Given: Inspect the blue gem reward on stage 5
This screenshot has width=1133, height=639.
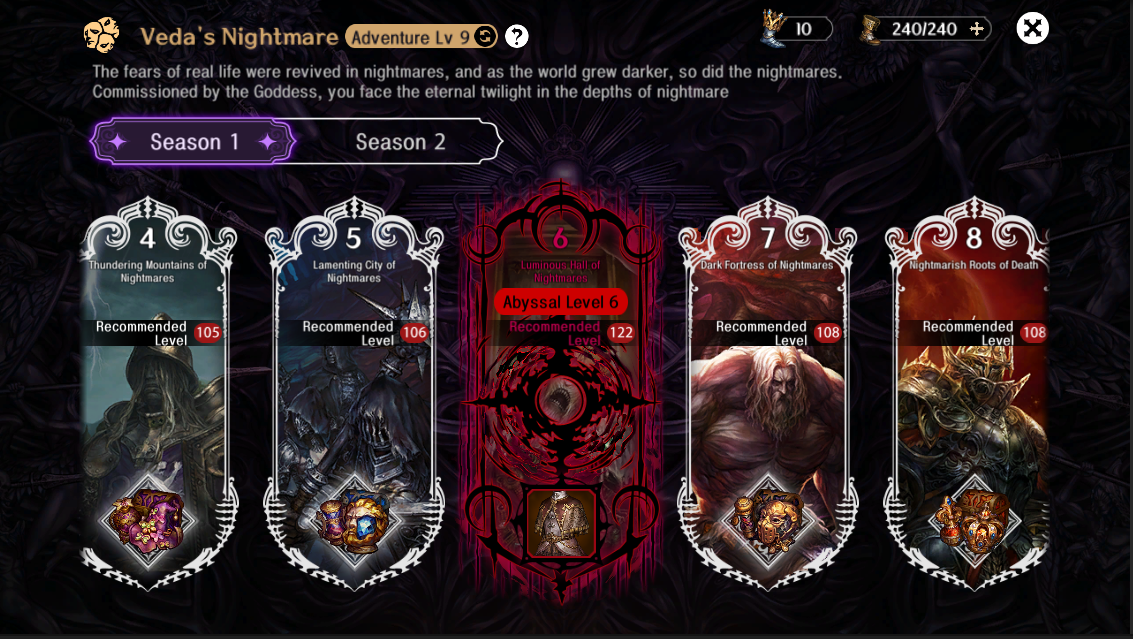Looking at the screenshot, I should coord(354,519).
